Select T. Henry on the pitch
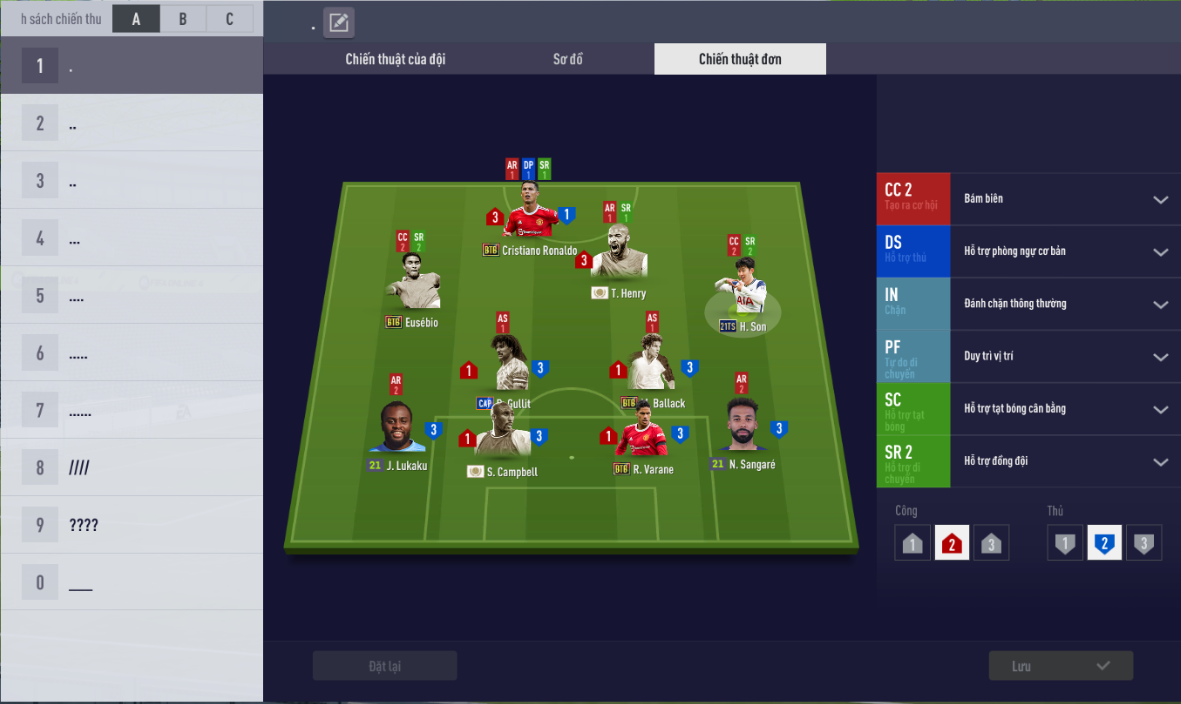Screen dimensions: 1181x704 pyautogui.click(x=619, y=257)
